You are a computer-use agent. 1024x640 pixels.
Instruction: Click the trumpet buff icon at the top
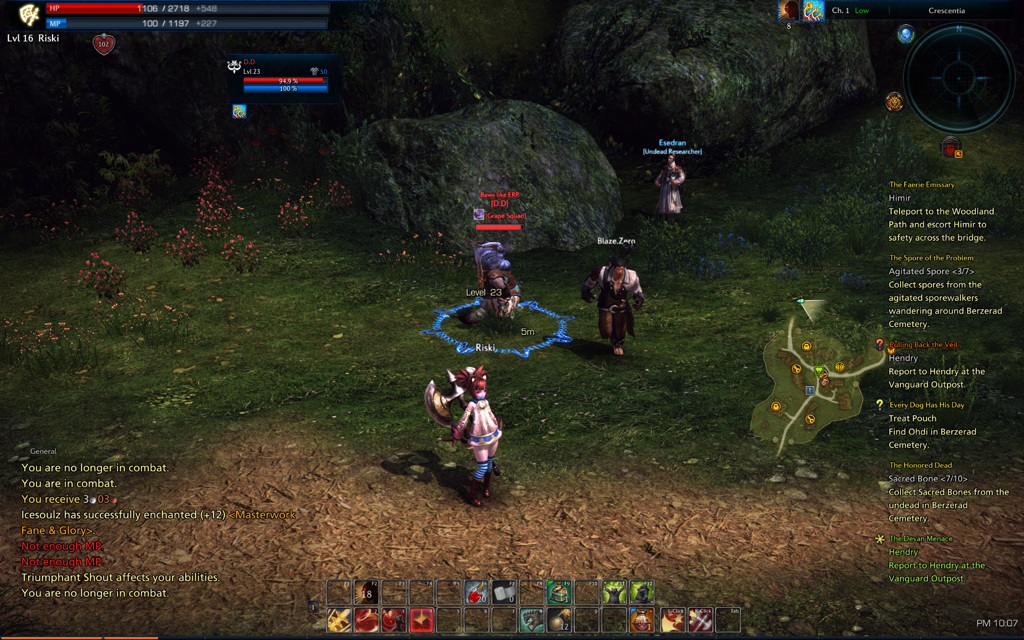[813, 11]
